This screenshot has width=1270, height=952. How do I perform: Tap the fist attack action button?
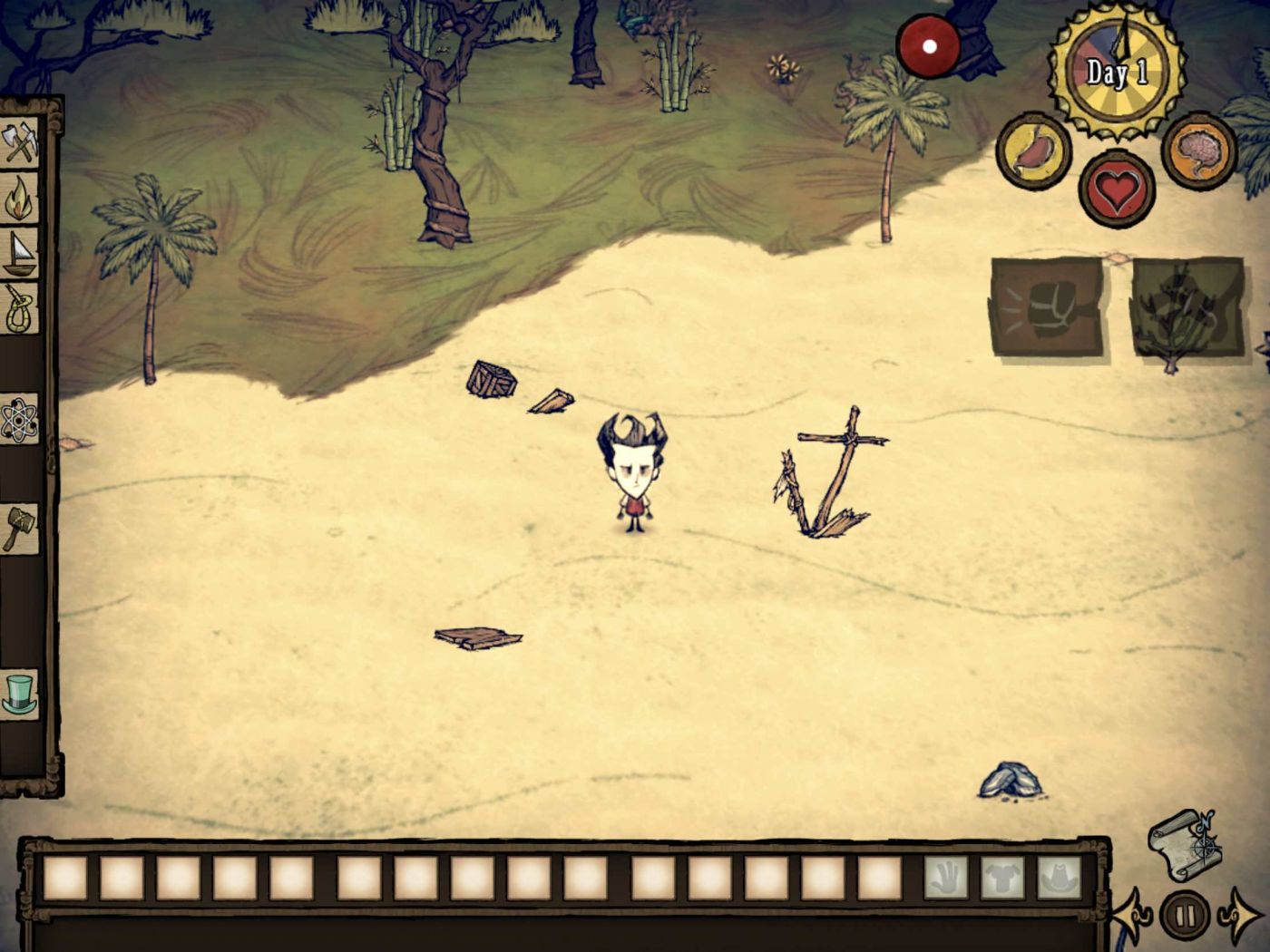(x=1047, y=306)
